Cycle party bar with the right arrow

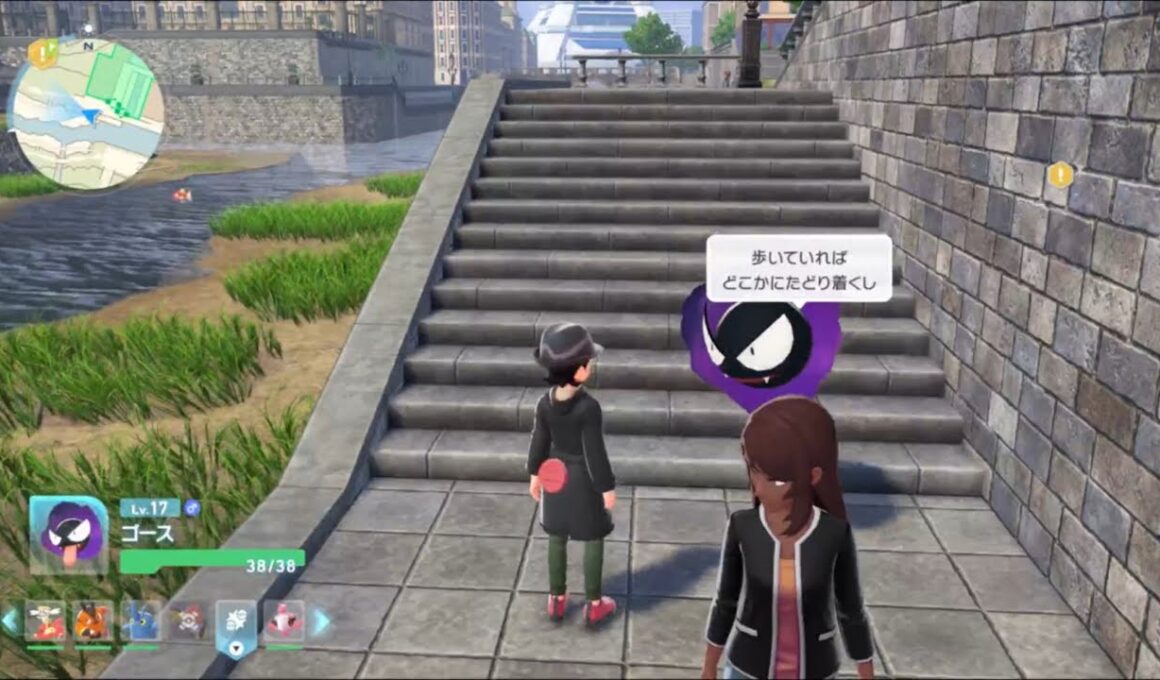322,622
